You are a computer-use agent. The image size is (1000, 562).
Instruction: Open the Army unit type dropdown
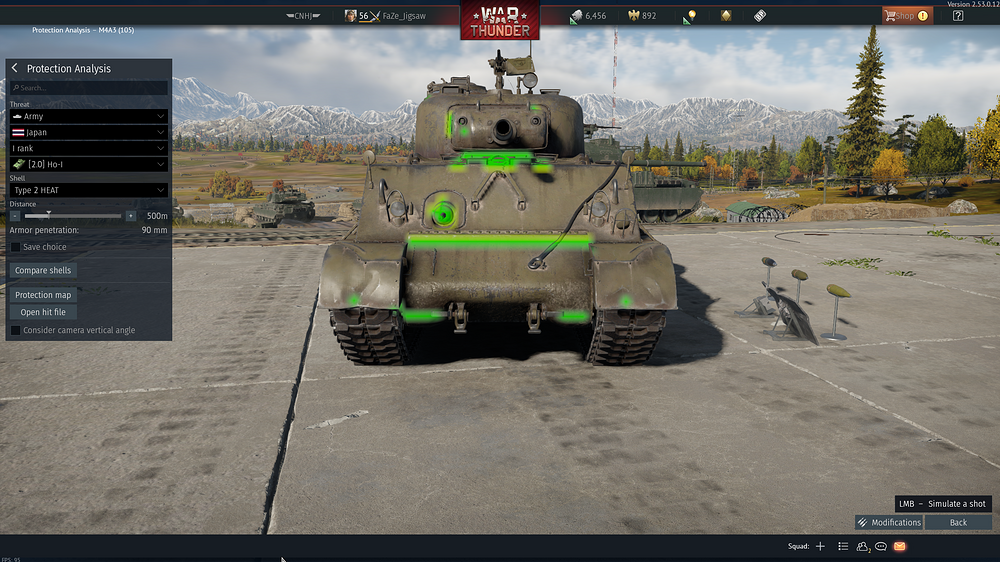coord(88,117)
